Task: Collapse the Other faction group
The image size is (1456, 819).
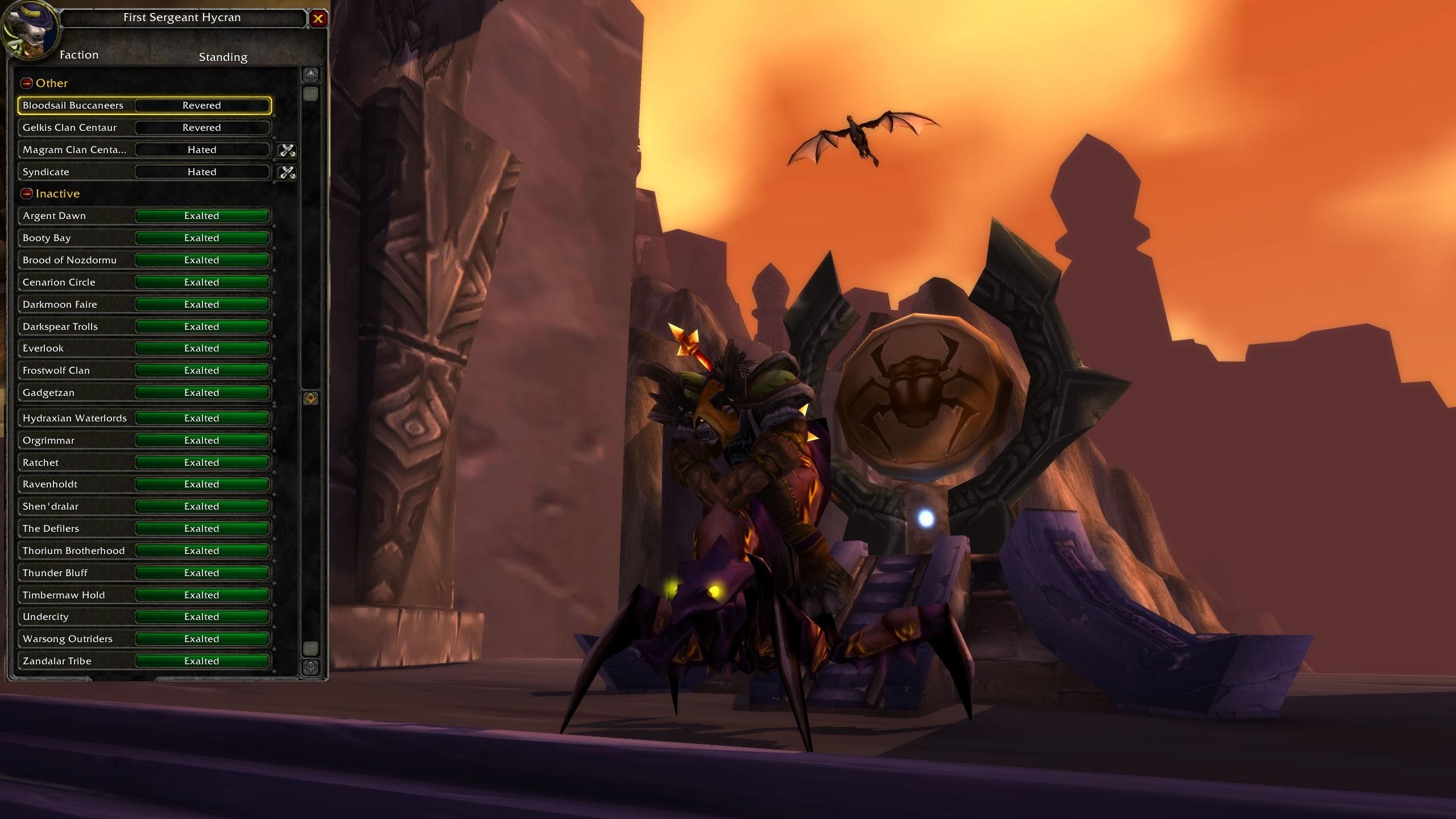Action: (x=27, y=84)
